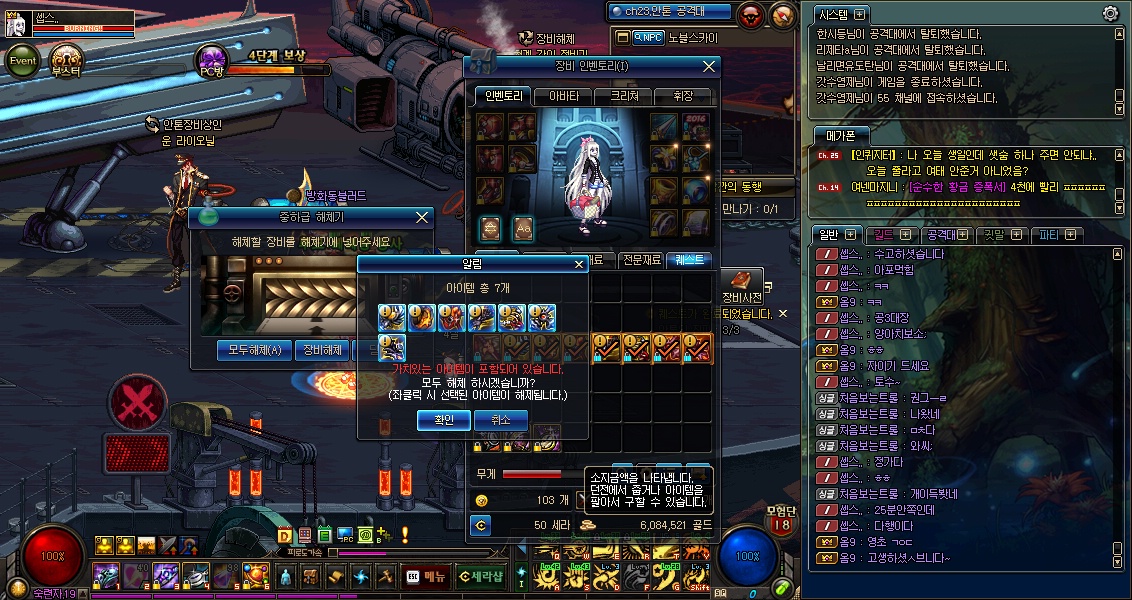Close the 중하급 해체기 window
The image size is (1132, 600).
tap(422, 216)
